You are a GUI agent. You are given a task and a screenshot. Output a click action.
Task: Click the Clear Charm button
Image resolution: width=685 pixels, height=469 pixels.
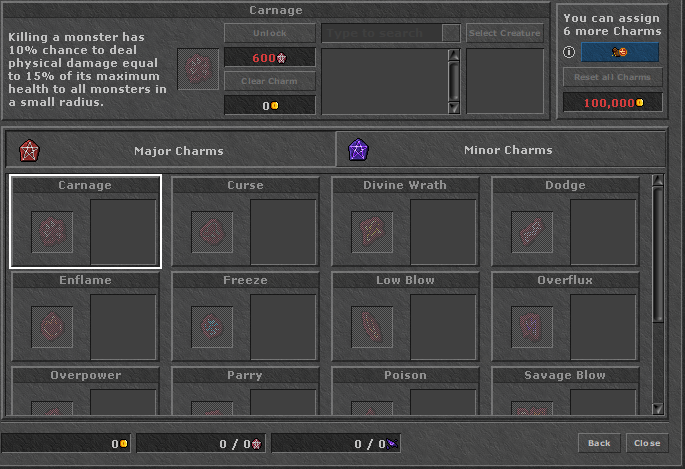point(269,81)
